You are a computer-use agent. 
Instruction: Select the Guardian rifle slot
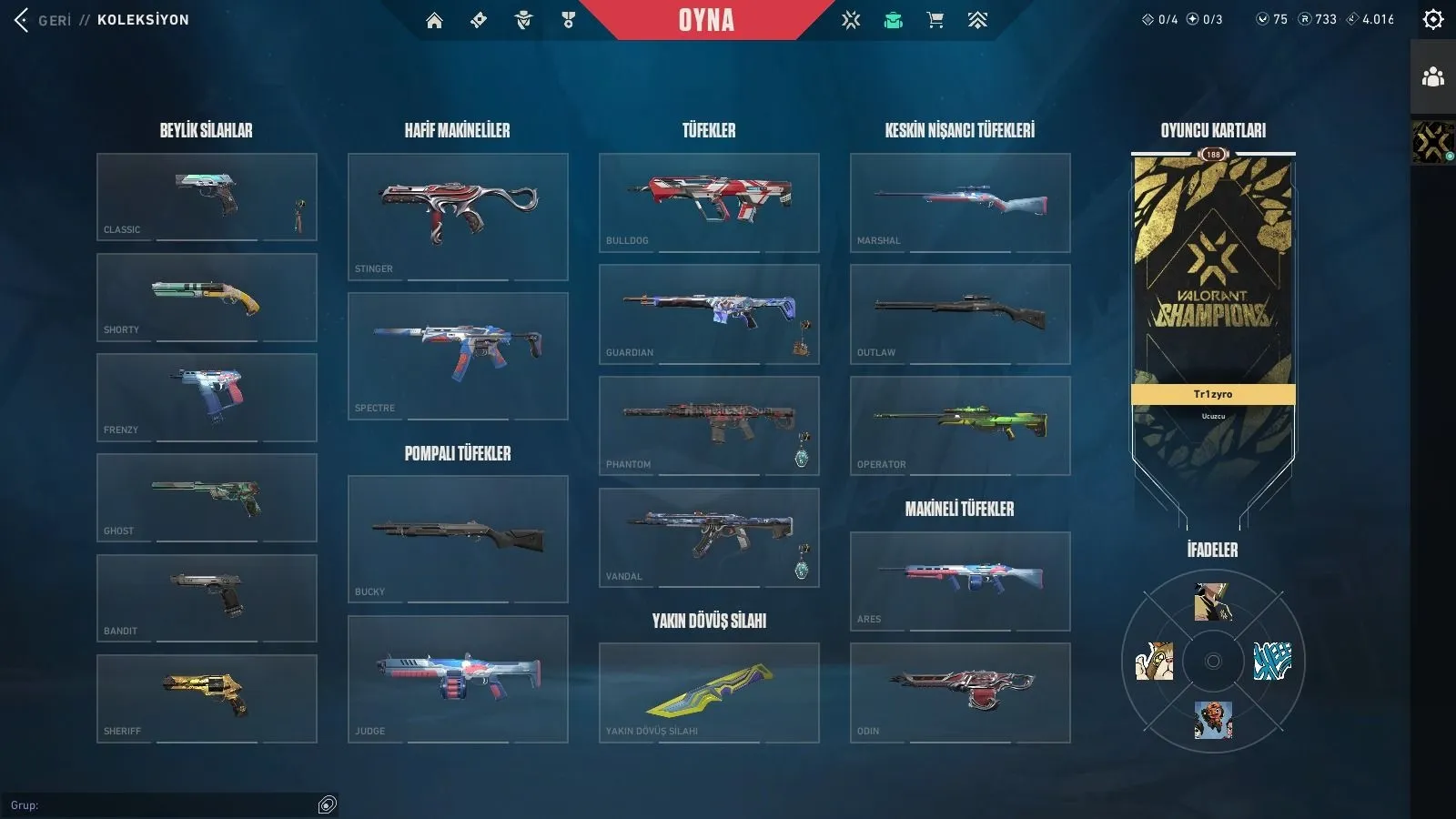(x=709, y=314)
